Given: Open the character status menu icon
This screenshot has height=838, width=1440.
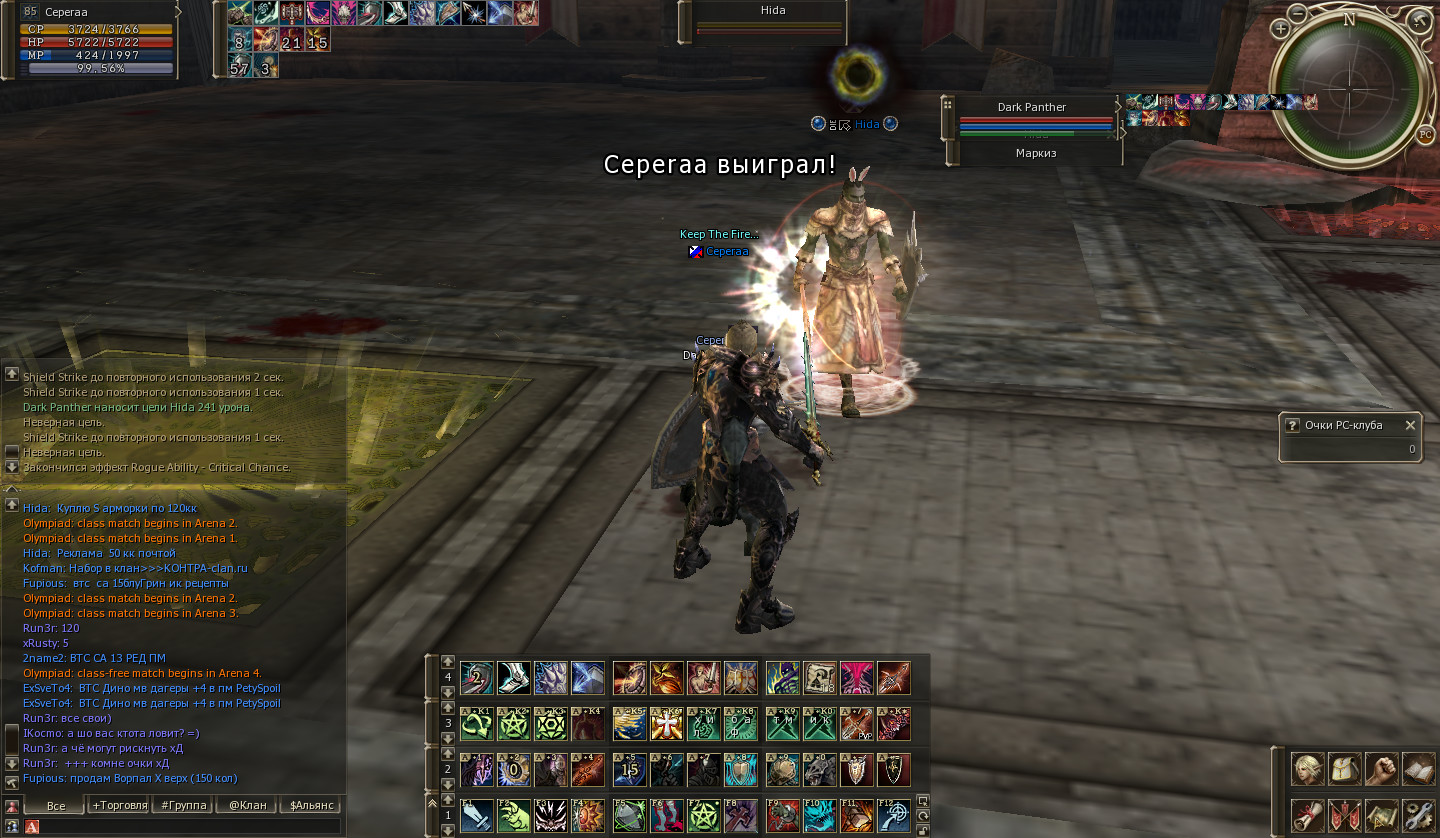Looking at the screenshot, I should (x=1308, y=769).
